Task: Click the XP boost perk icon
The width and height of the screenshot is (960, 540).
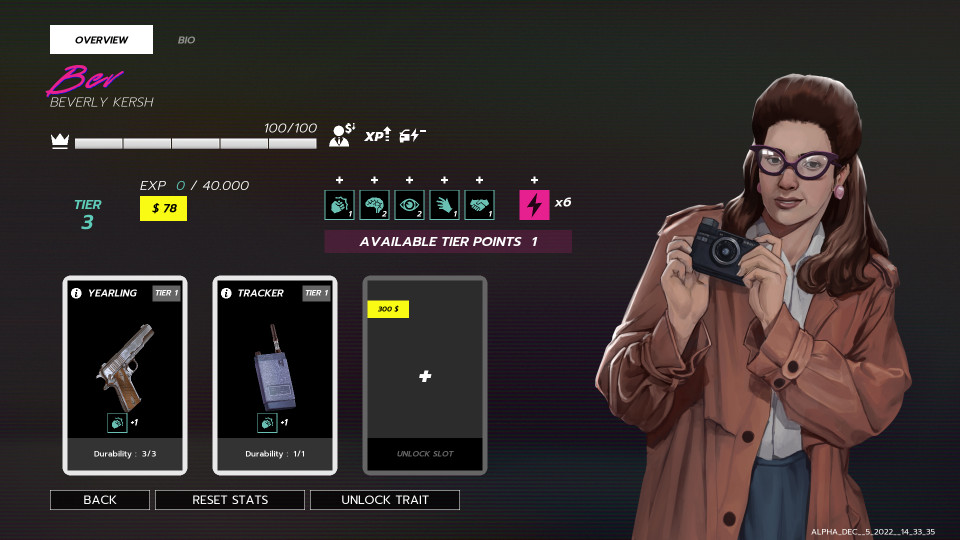Action: coord(376,135)
